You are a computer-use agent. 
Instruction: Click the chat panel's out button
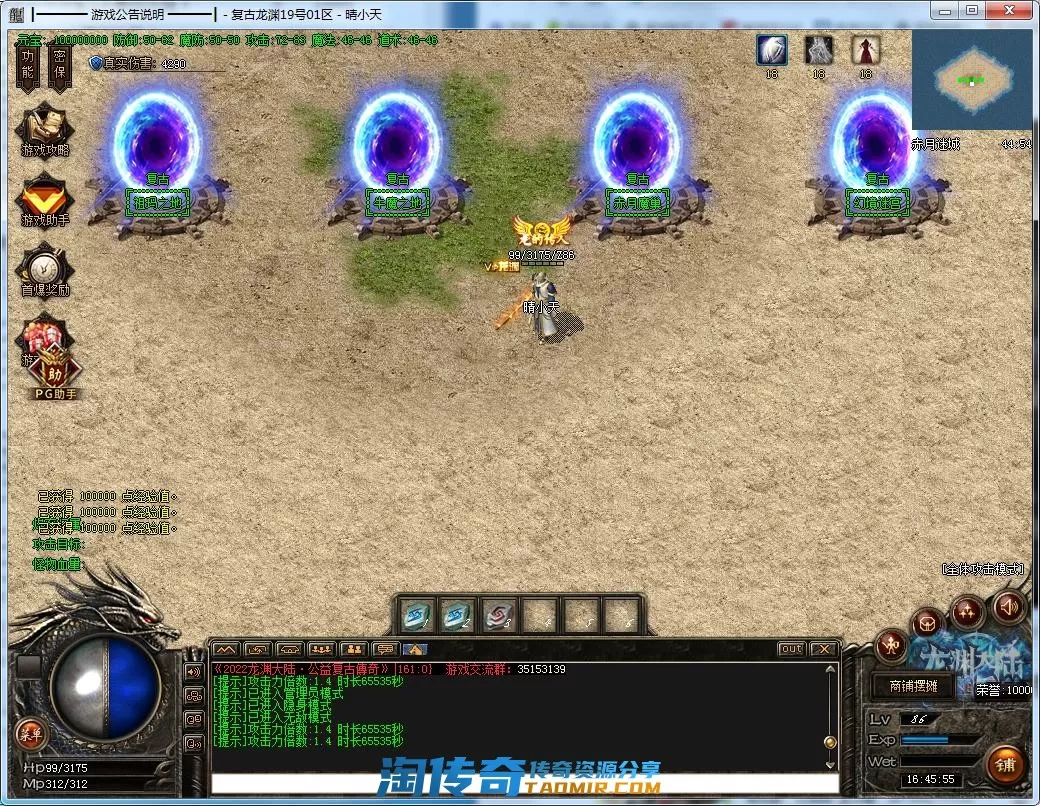791,649
